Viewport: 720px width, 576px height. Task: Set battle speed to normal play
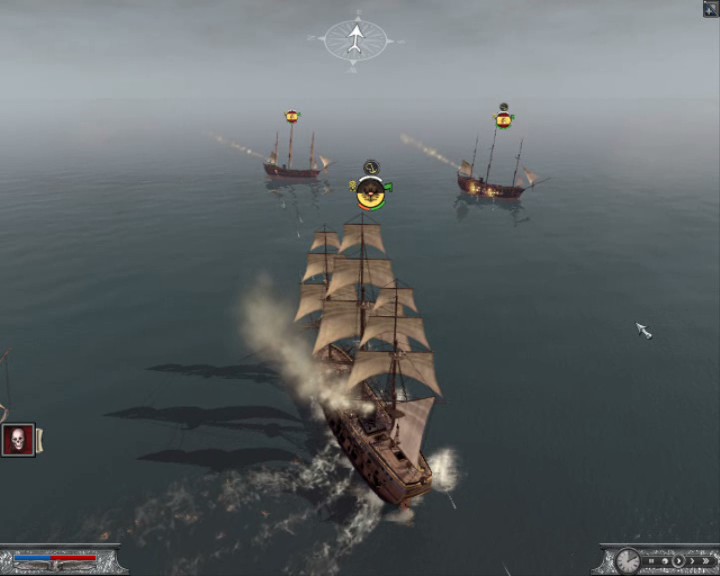[x=678, y=561]
